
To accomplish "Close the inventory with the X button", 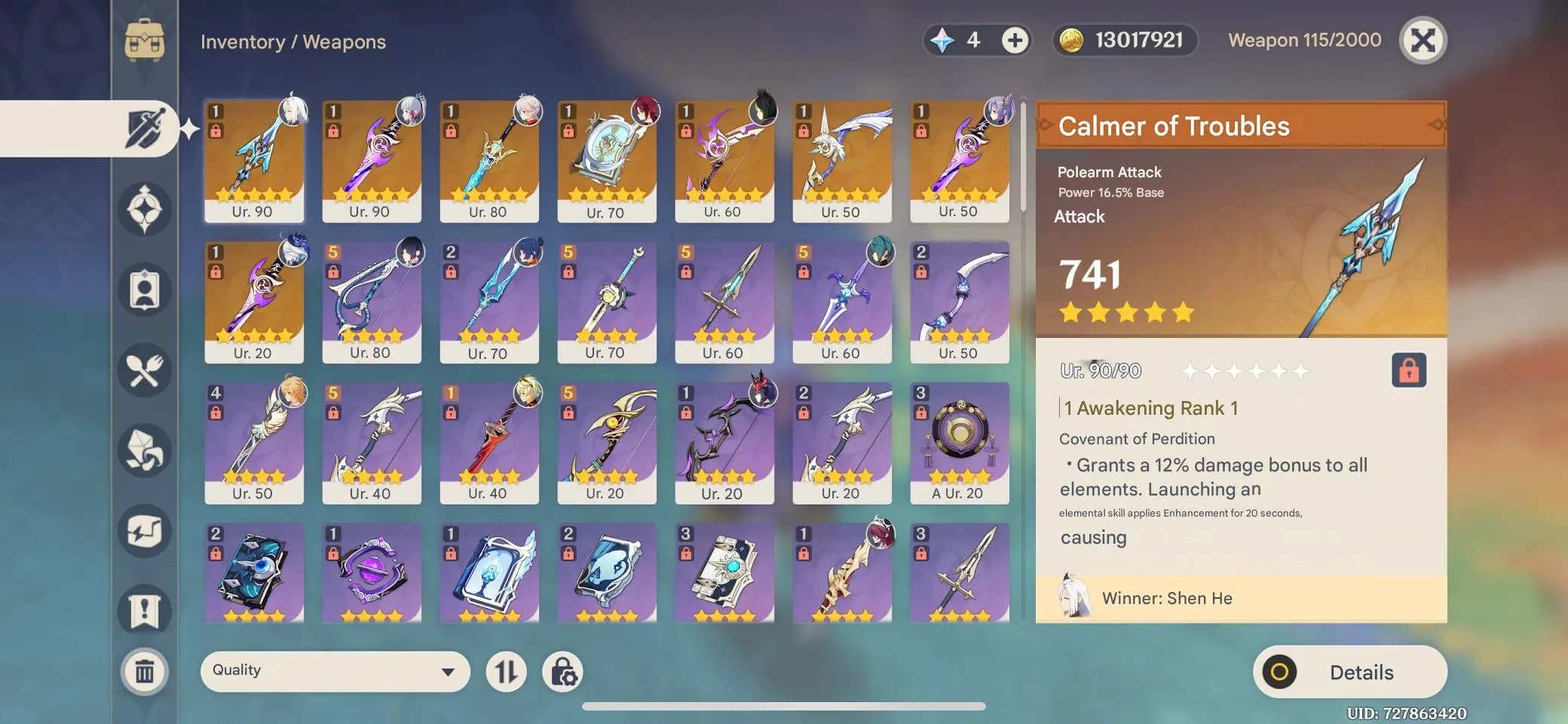I will (1423, 40).
